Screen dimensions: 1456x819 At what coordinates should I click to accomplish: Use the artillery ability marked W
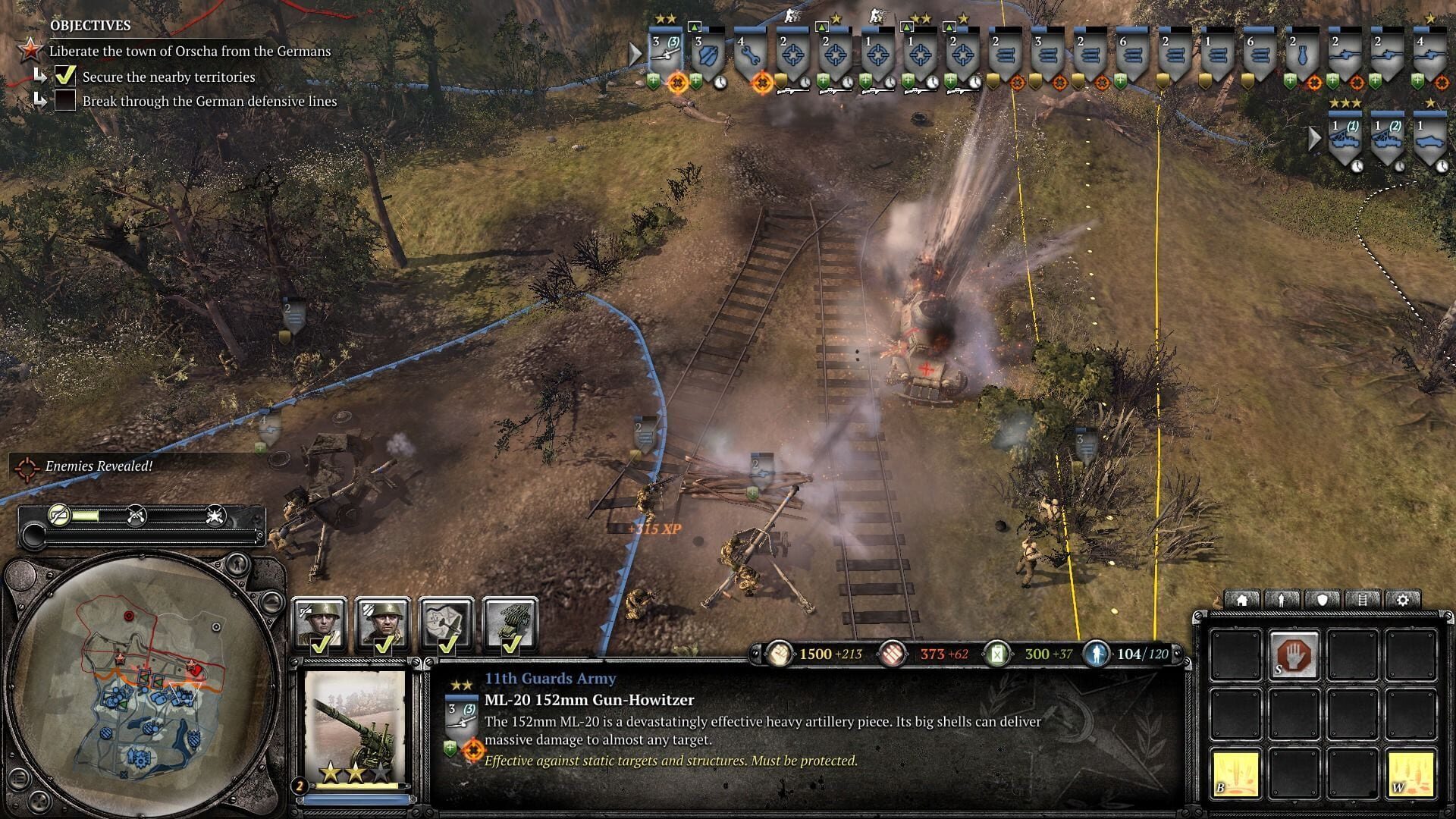coord(1411,773)
